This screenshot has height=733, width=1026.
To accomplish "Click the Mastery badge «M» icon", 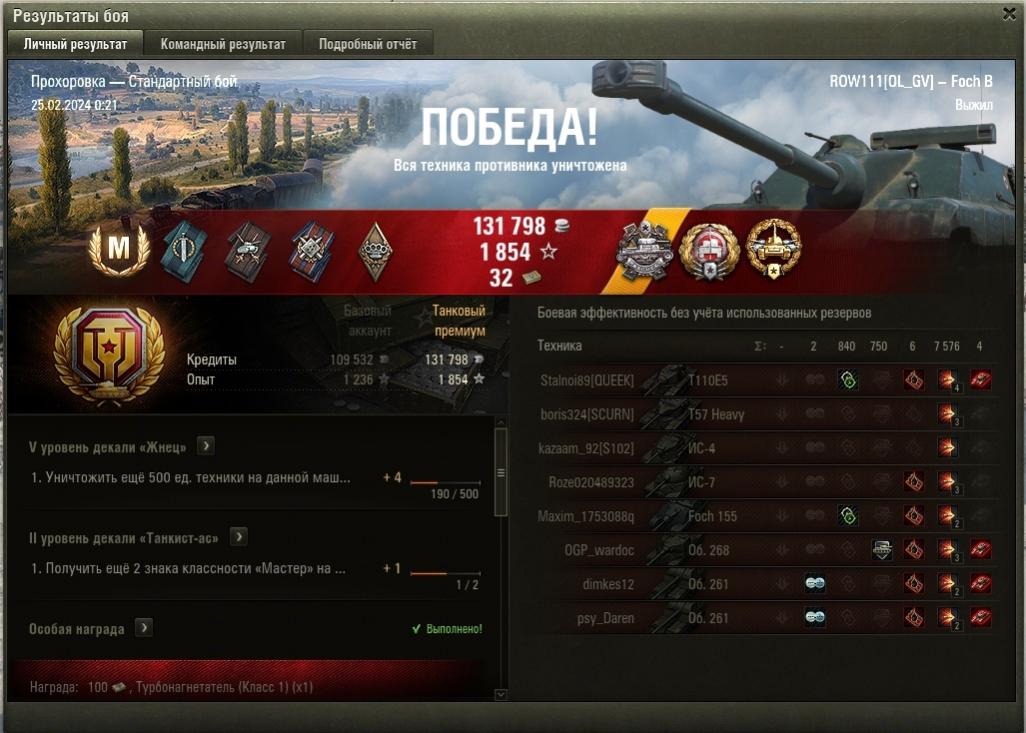I will point(119,250).
